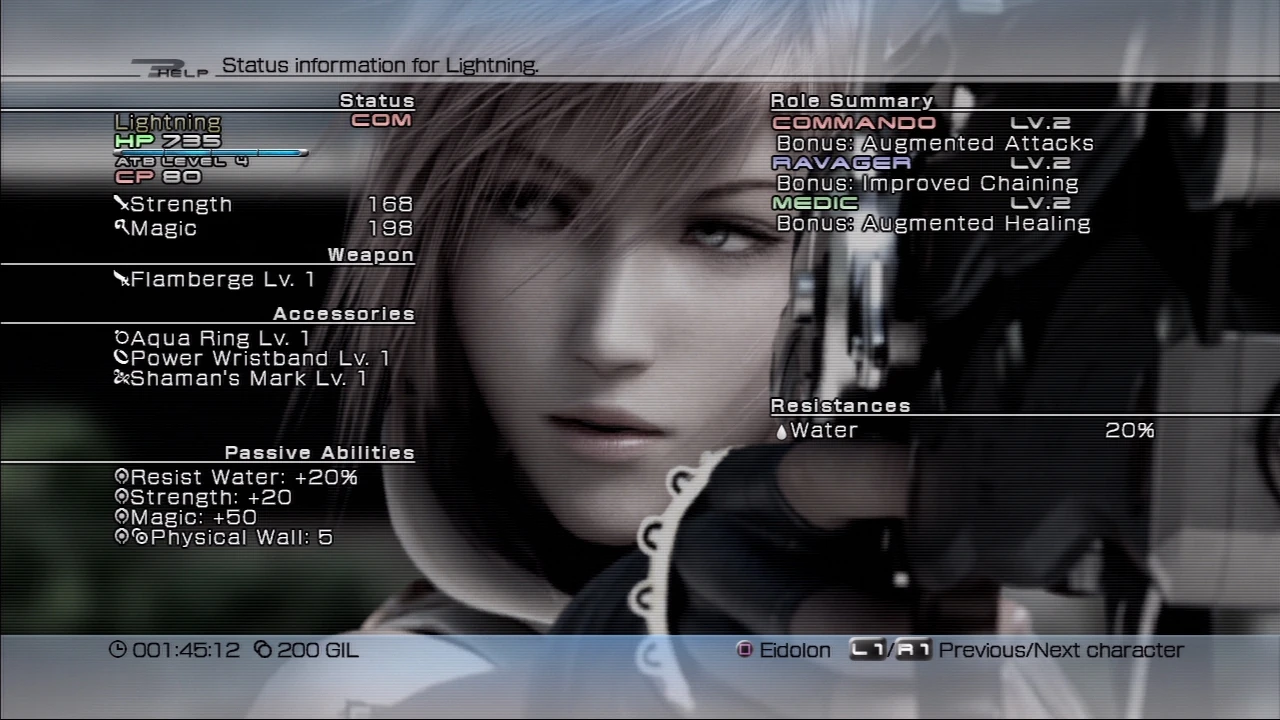
Task: Select the weapon icon next to Flamberge
Action: tap(119, 279)
